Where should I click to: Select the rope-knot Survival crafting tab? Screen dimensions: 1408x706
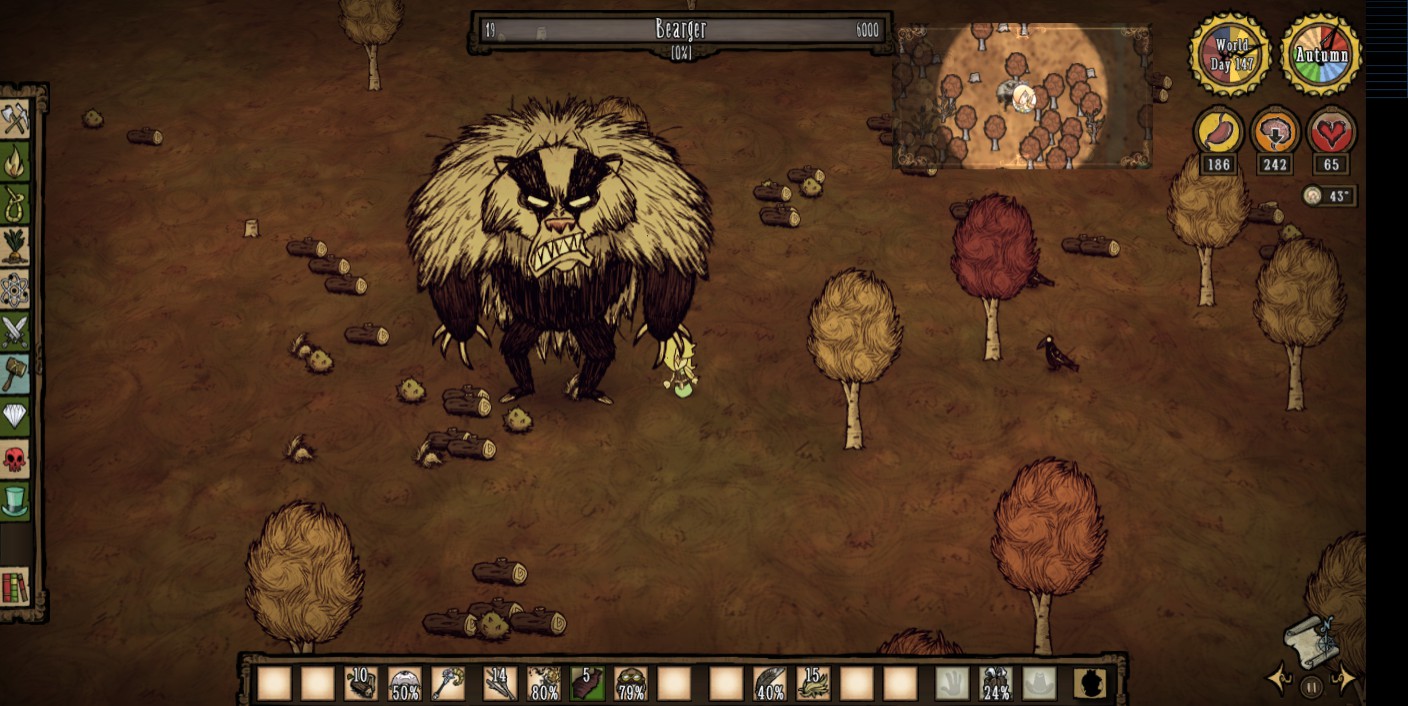pyautogui.click(x=15, y=203)
